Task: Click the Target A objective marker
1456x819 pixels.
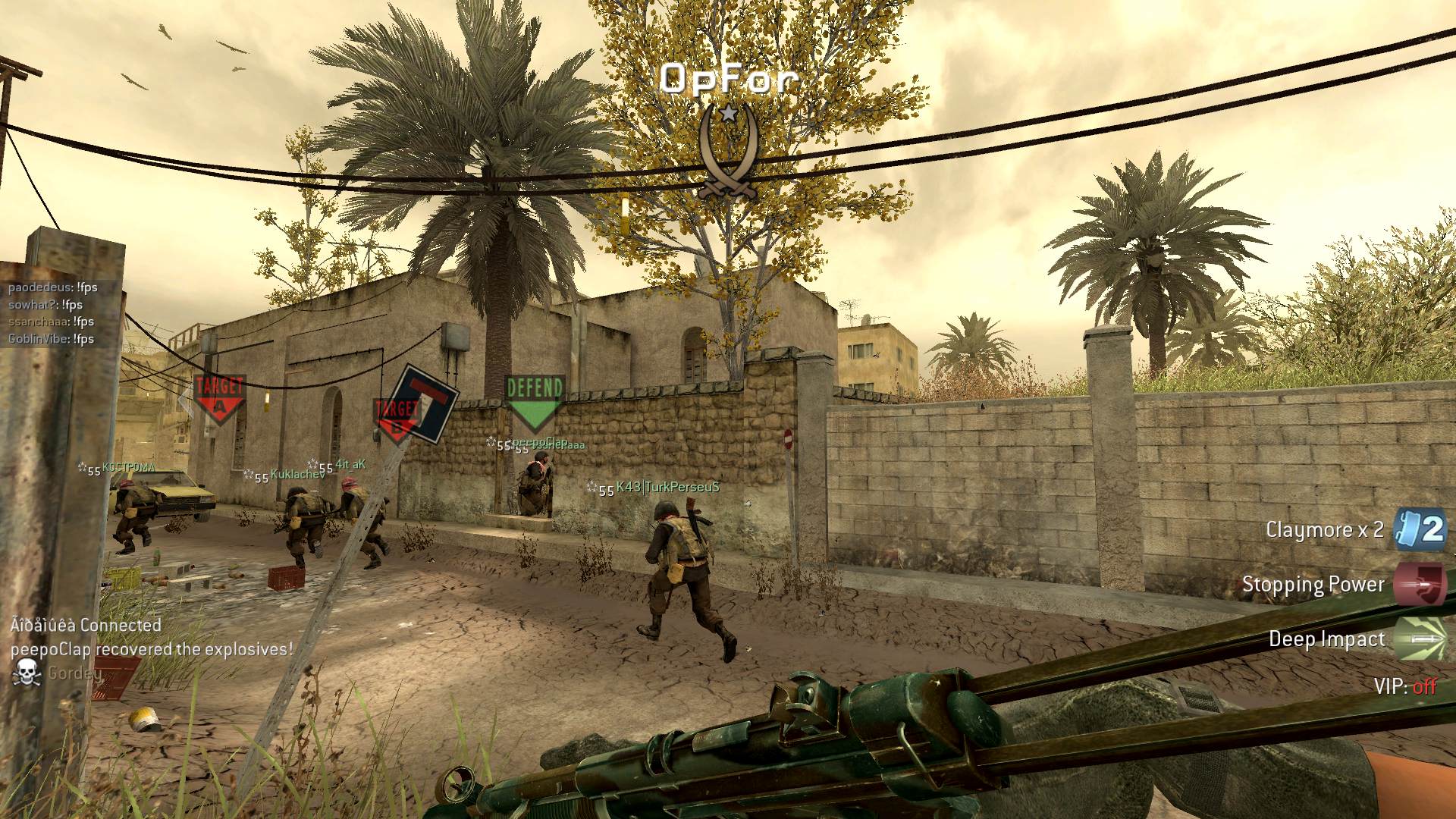Action: 219,397
